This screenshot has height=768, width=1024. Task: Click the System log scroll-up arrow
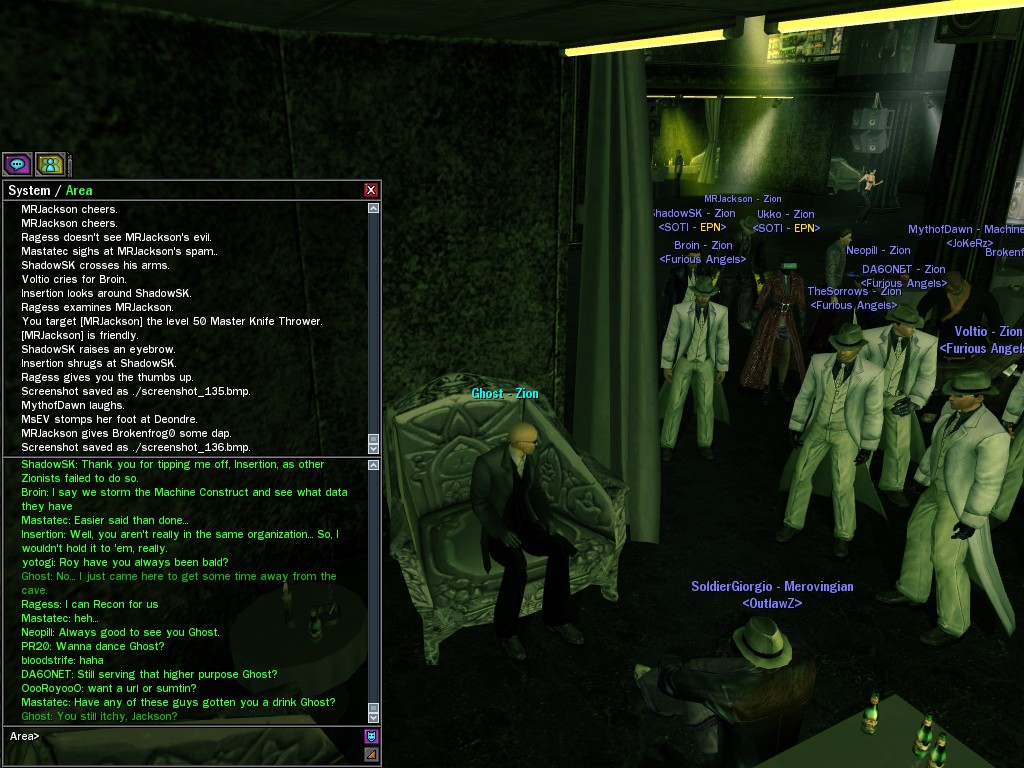click(x=374, y=208)
